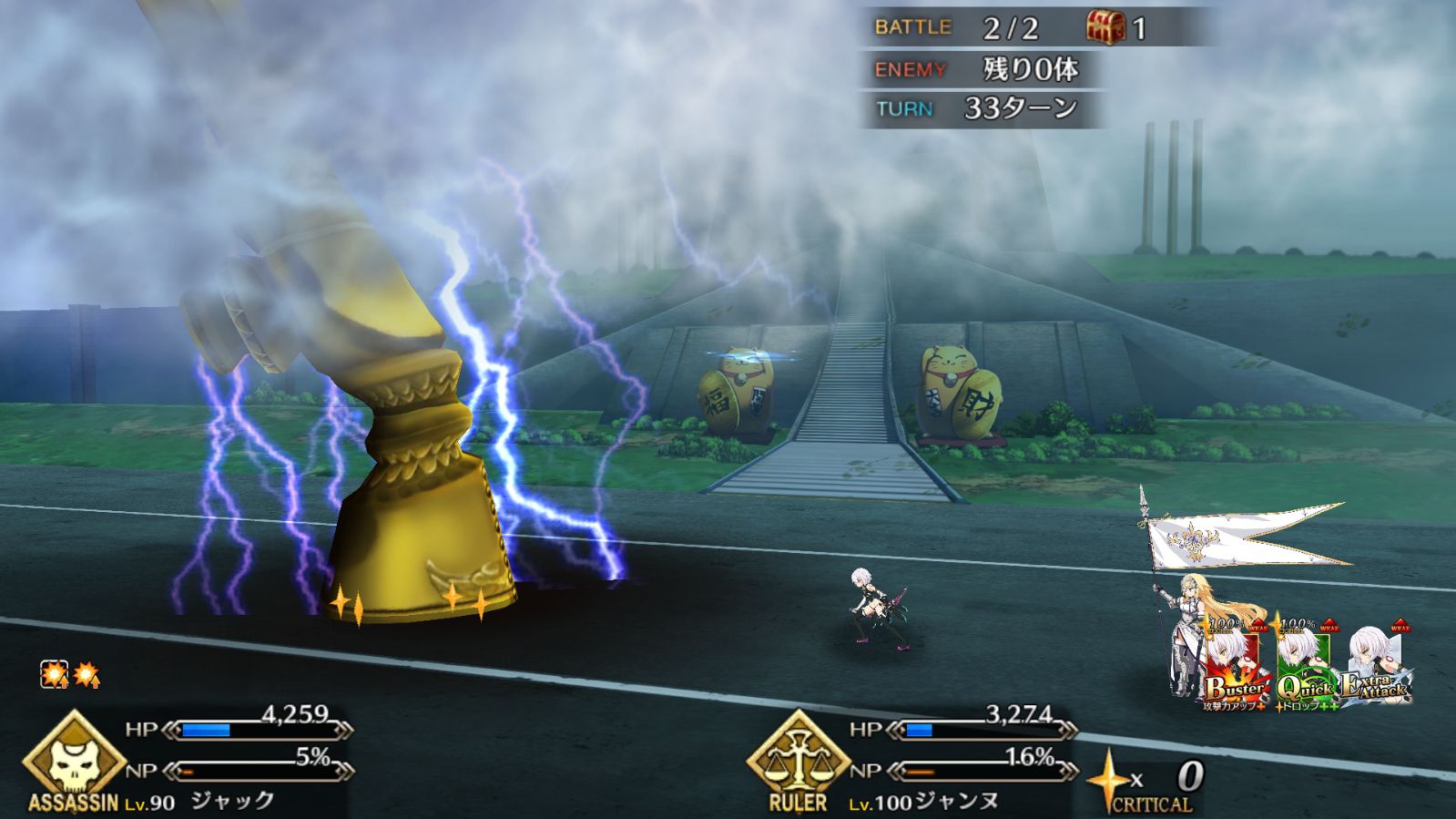The width and height of the screenshot is (1456, 819).
Task: Open Jack's Assassin status panel
Action: pyautogui.click(x=73, y=763)
